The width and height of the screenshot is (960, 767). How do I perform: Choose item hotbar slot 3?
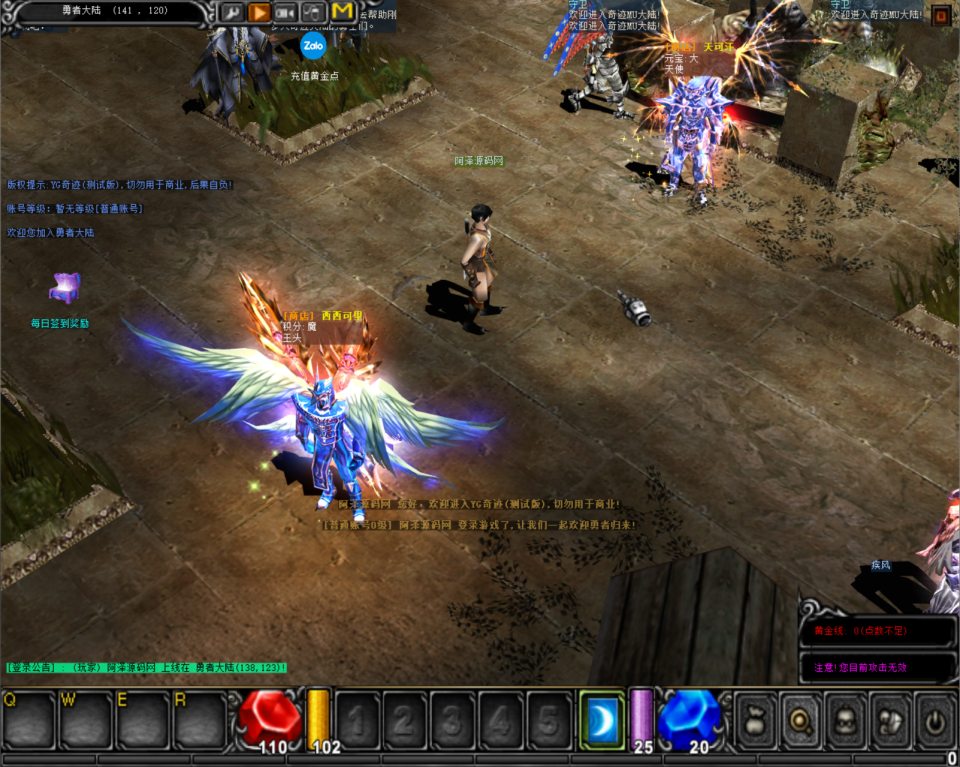coord(453,719)
